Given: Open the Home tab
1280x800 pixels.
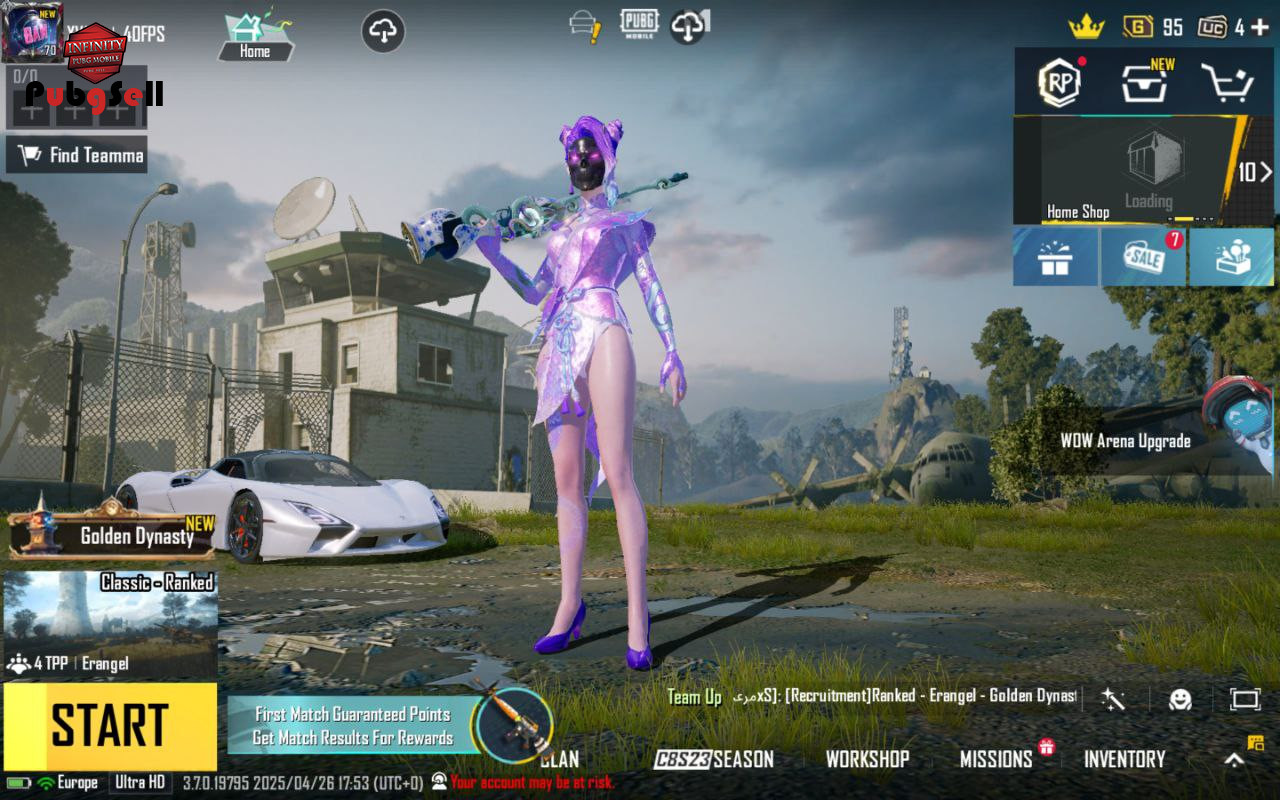Looking at the screenshot, I should click(x=255, y=37).
